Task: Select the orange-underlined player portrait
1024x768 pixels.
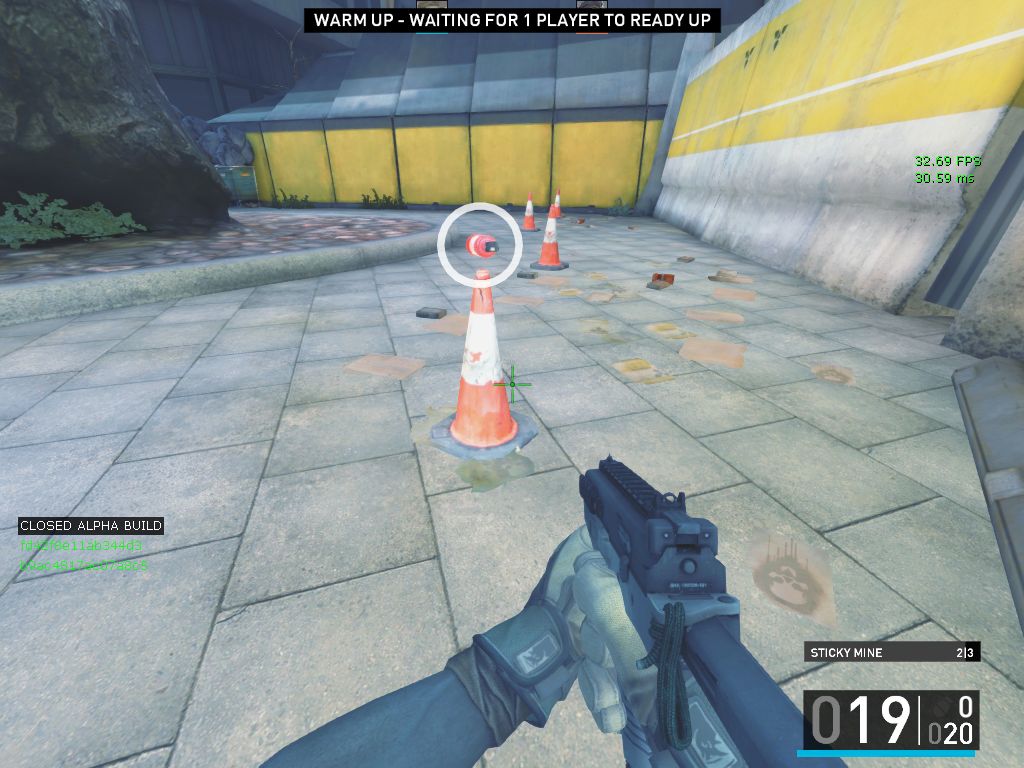Action: [x=592, y=7]
